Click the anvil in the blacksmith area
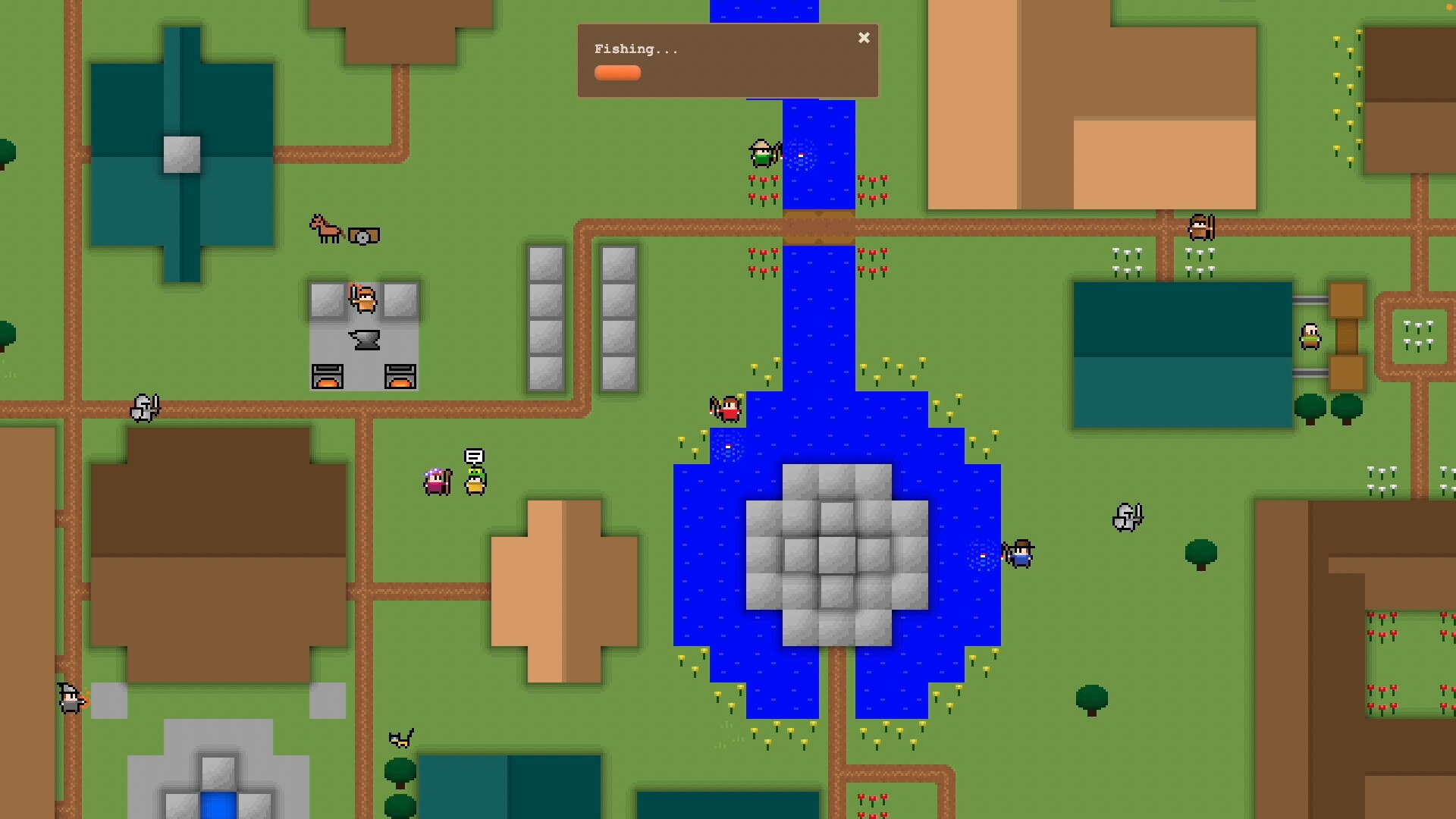1456x819 pixels. tap(362, 339)
